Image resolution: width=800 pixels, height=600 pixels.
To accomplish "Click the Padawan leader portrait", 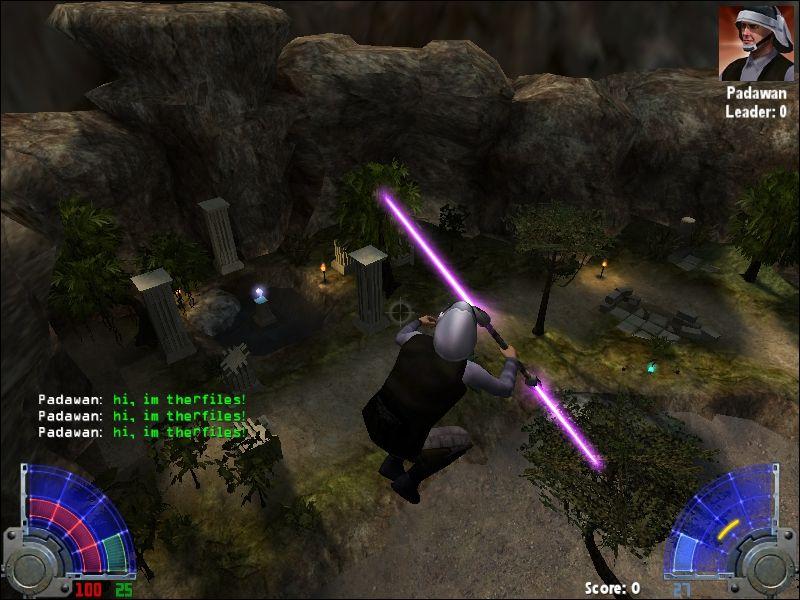I will [x=756, y=43].
